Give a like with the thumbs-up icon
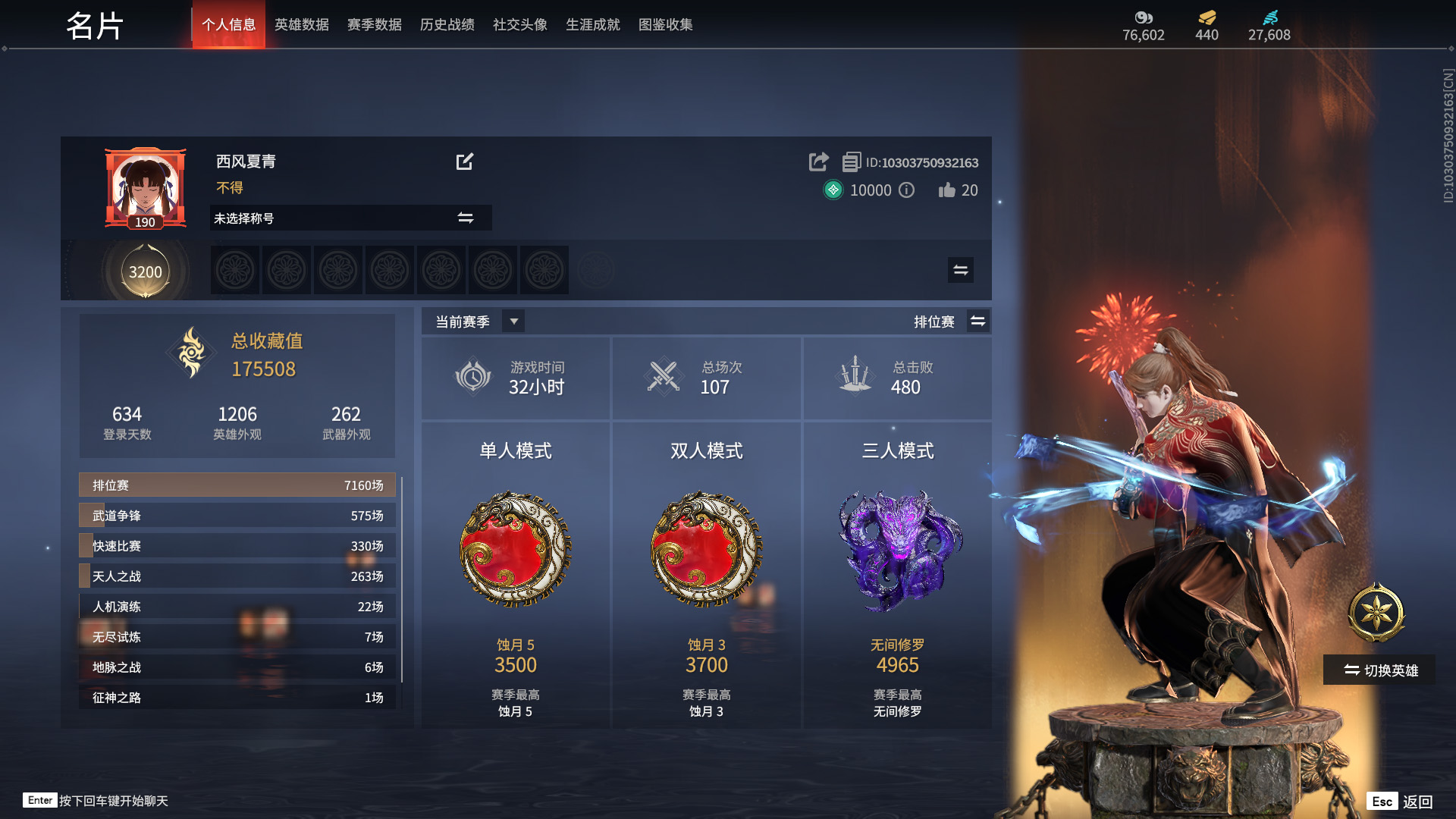Screen dimensions: 1456x819 pyautogui.click(x=946, y=190)
